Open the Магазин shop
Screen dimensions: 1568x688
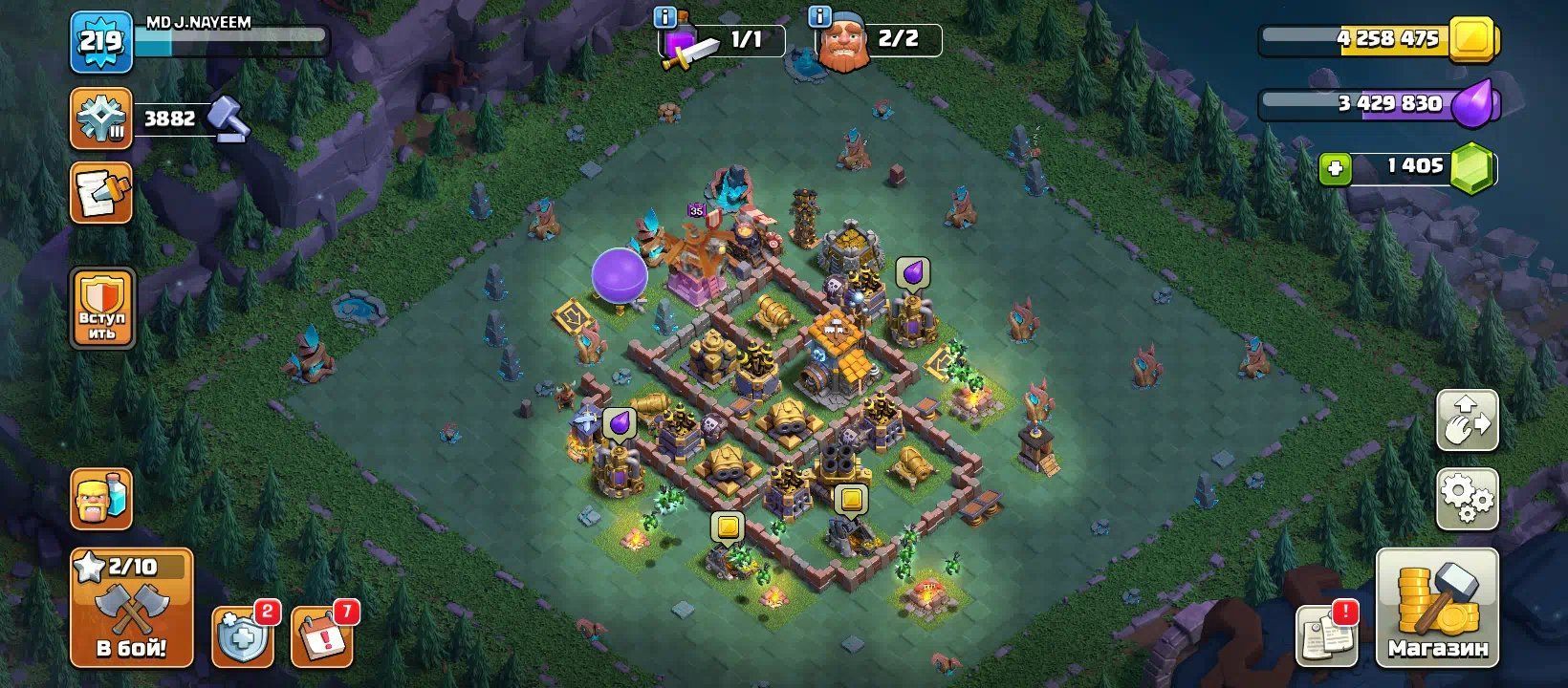[x=1437, y=608]
